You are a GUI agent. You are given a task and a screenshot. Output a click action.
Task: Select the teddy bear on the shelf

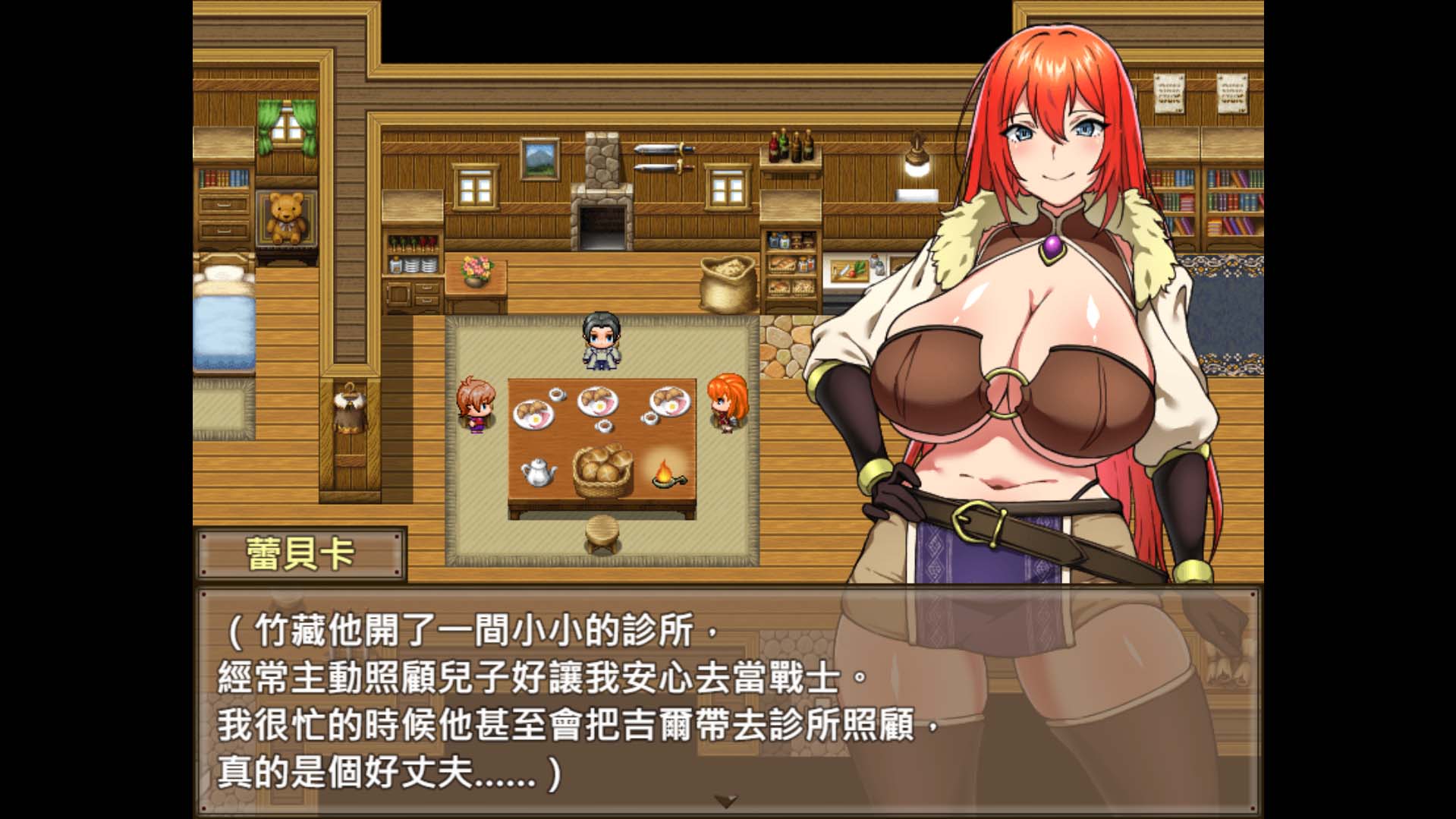tap(285, 215)
